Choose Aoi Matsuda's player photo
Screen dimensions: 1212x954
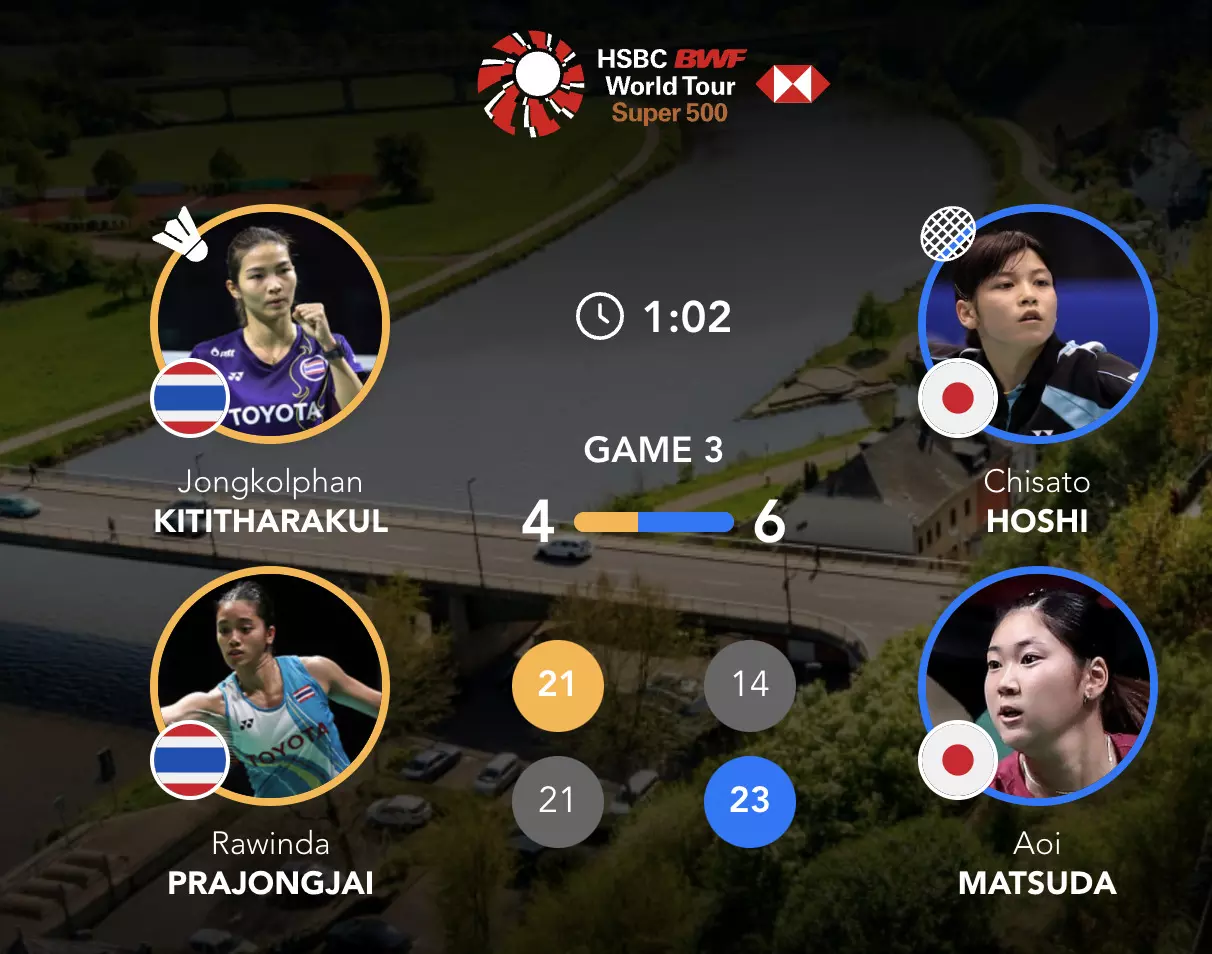pyautogui.click(x=1037, y=687)
